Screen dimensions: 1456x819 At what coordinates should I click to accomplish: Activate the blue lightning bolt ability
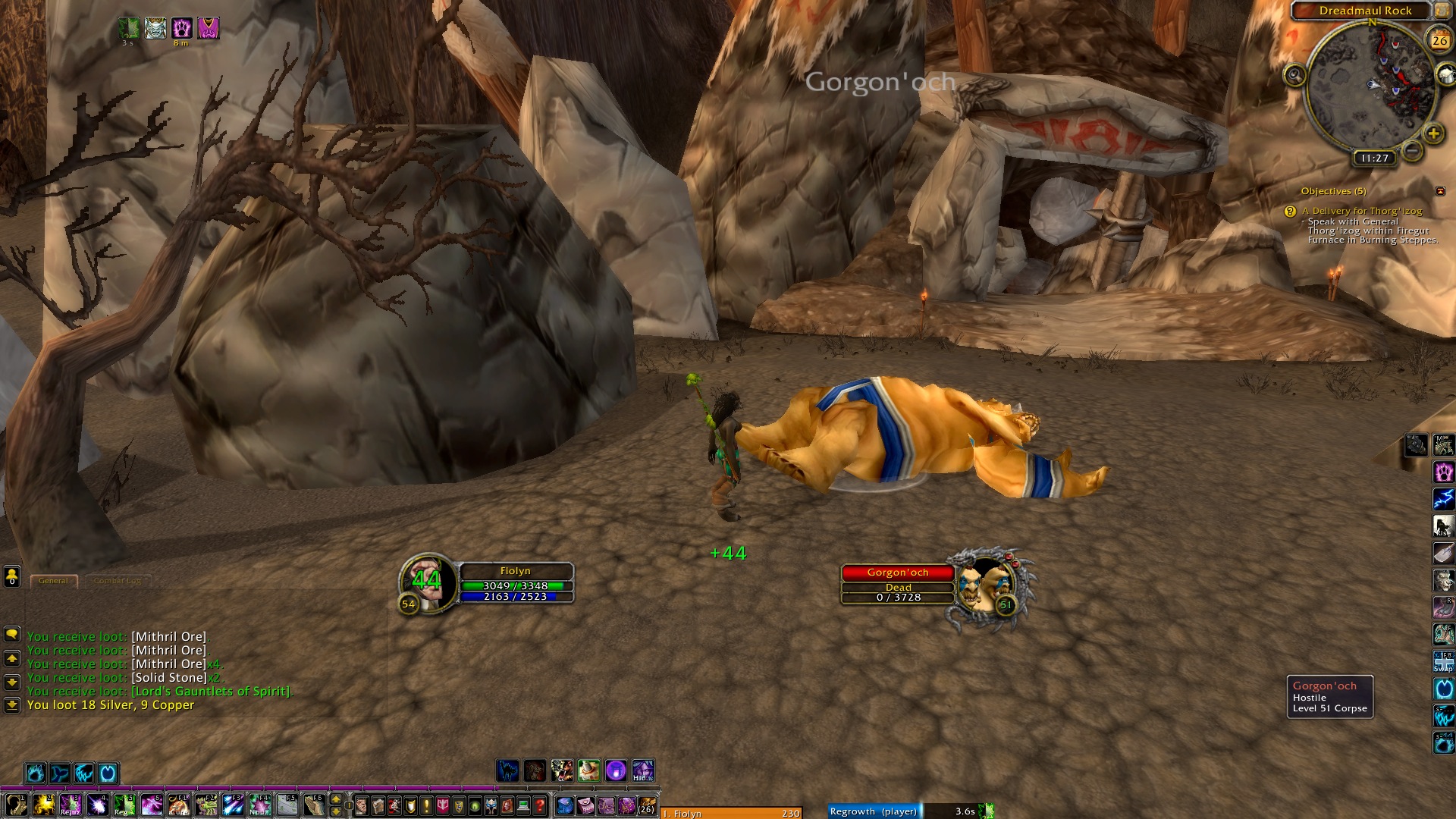click(1443, 498)
